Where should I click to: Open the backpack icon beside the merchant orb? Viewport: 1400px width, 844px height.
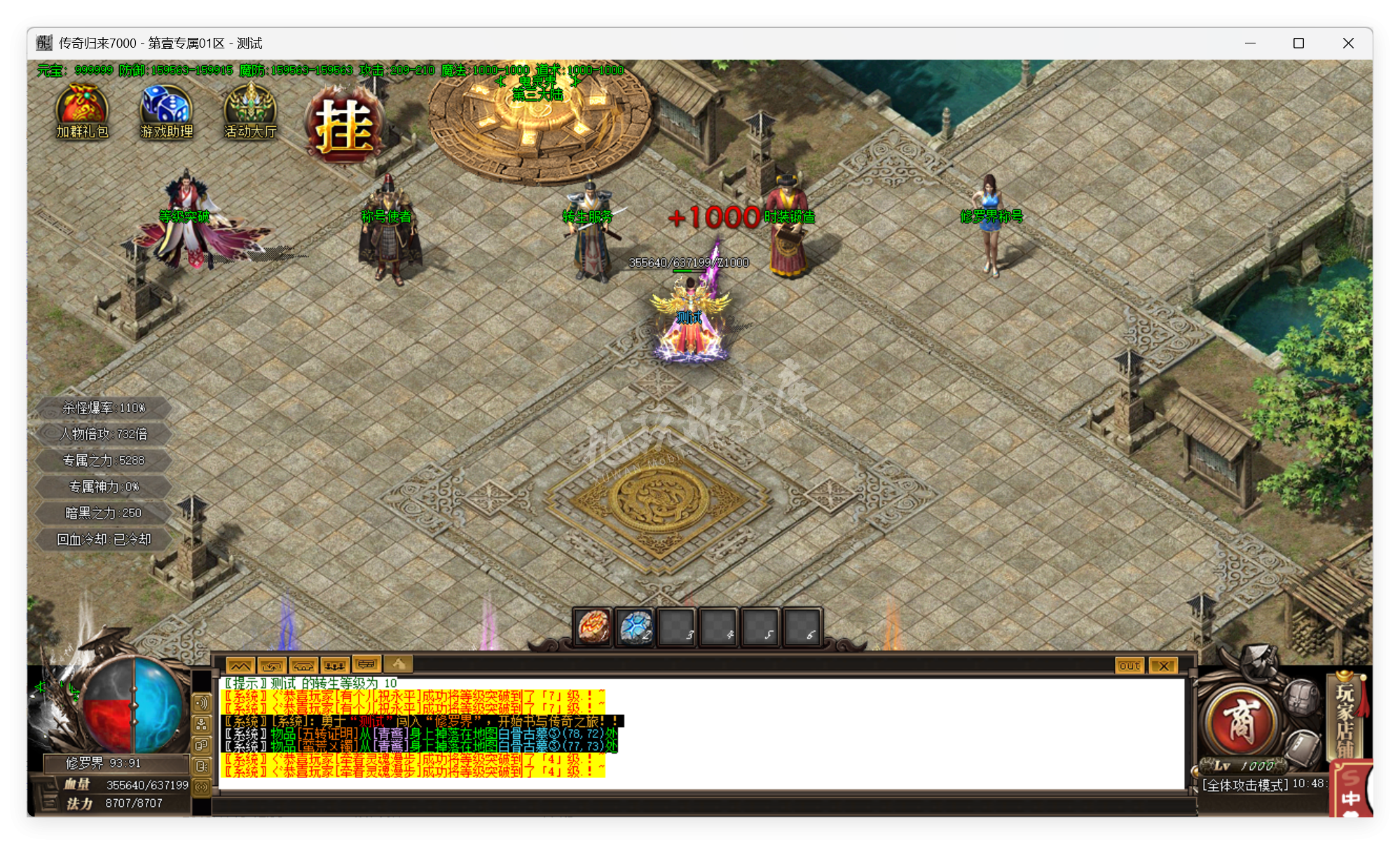[x=1301, y=697]
